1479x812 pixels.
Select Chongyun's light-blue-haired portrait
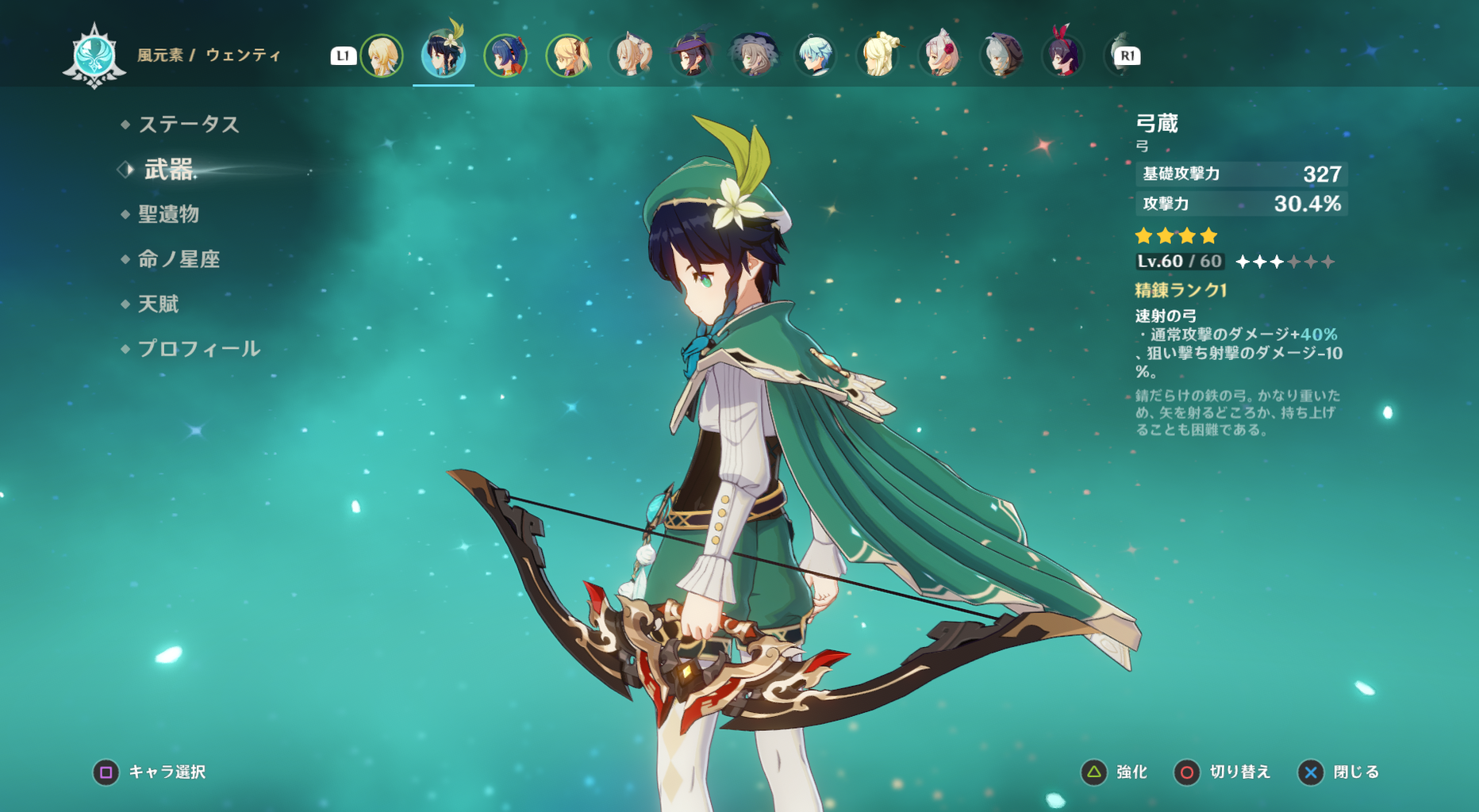tap(815, 56)
